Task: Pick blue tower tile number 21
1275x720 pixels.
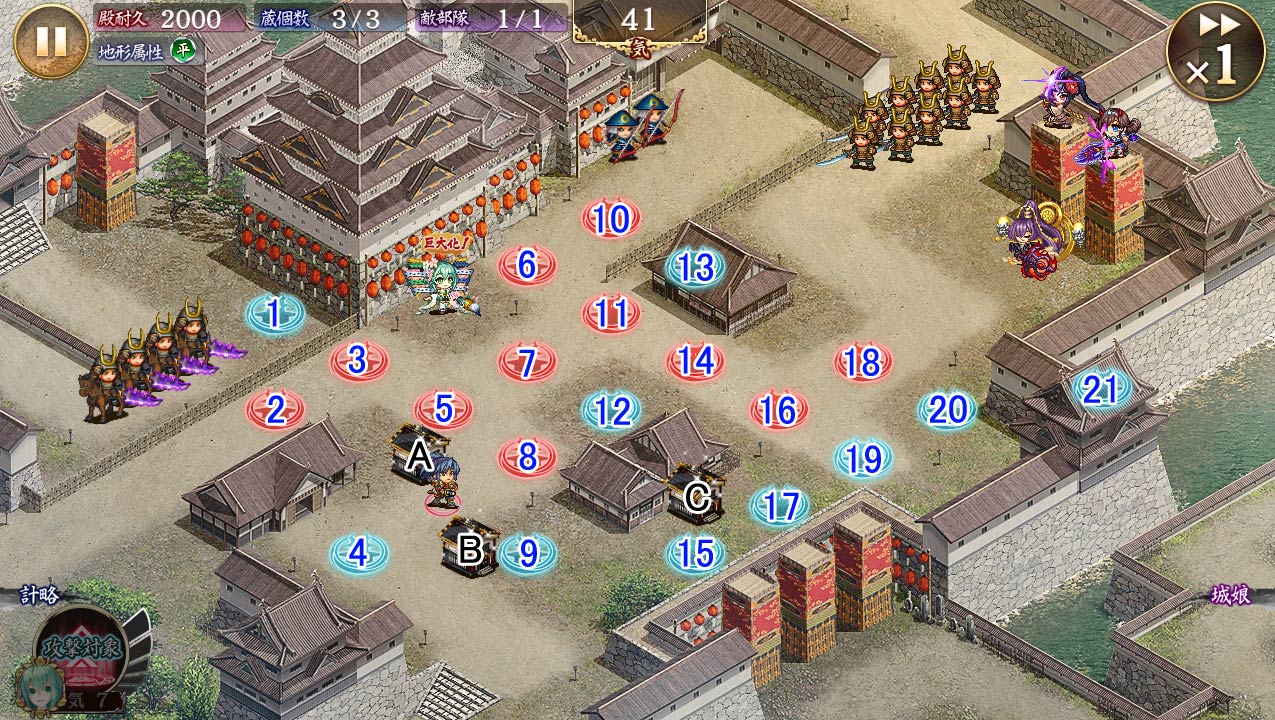Action: (1100, 389)
